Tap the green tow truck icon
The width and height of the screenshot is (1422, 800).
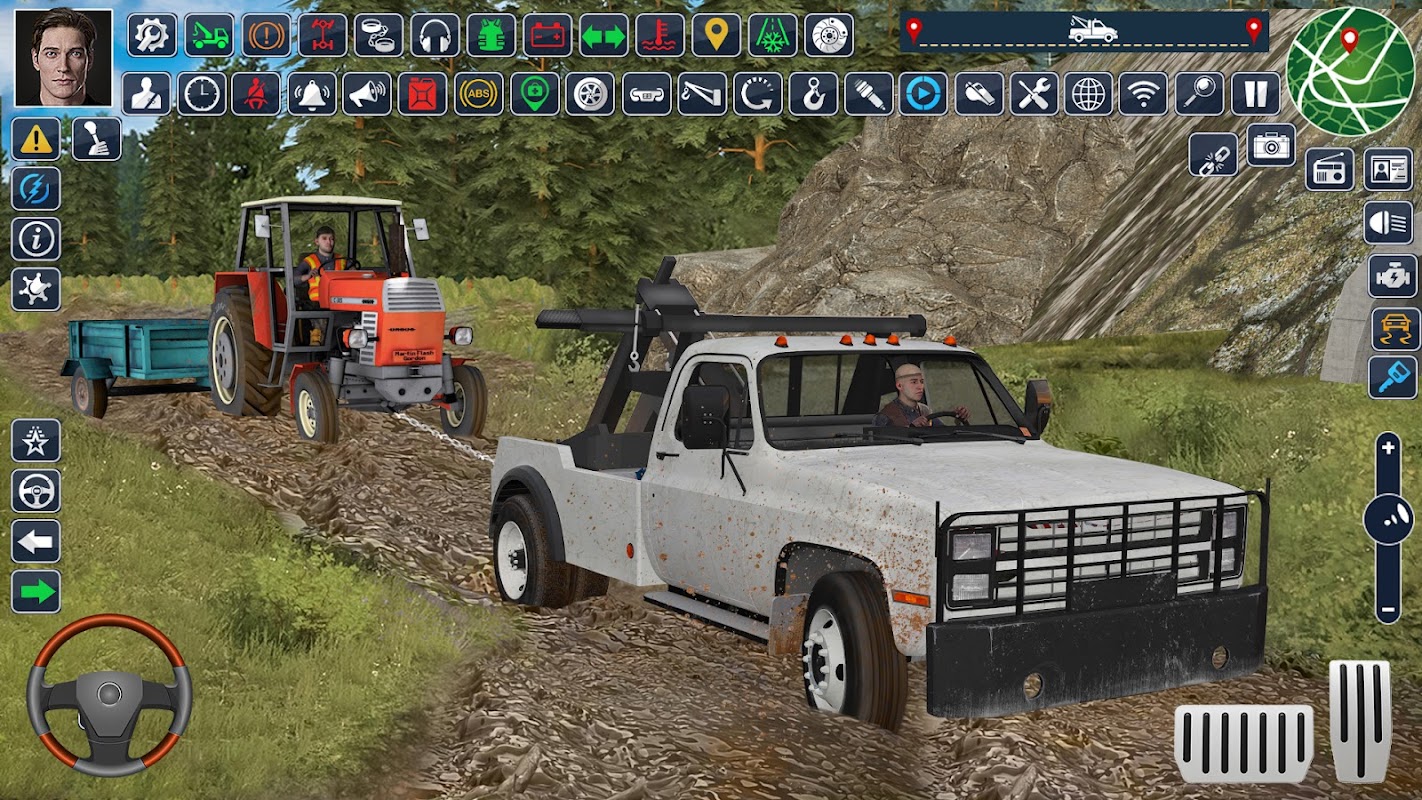tap(209, 35)
